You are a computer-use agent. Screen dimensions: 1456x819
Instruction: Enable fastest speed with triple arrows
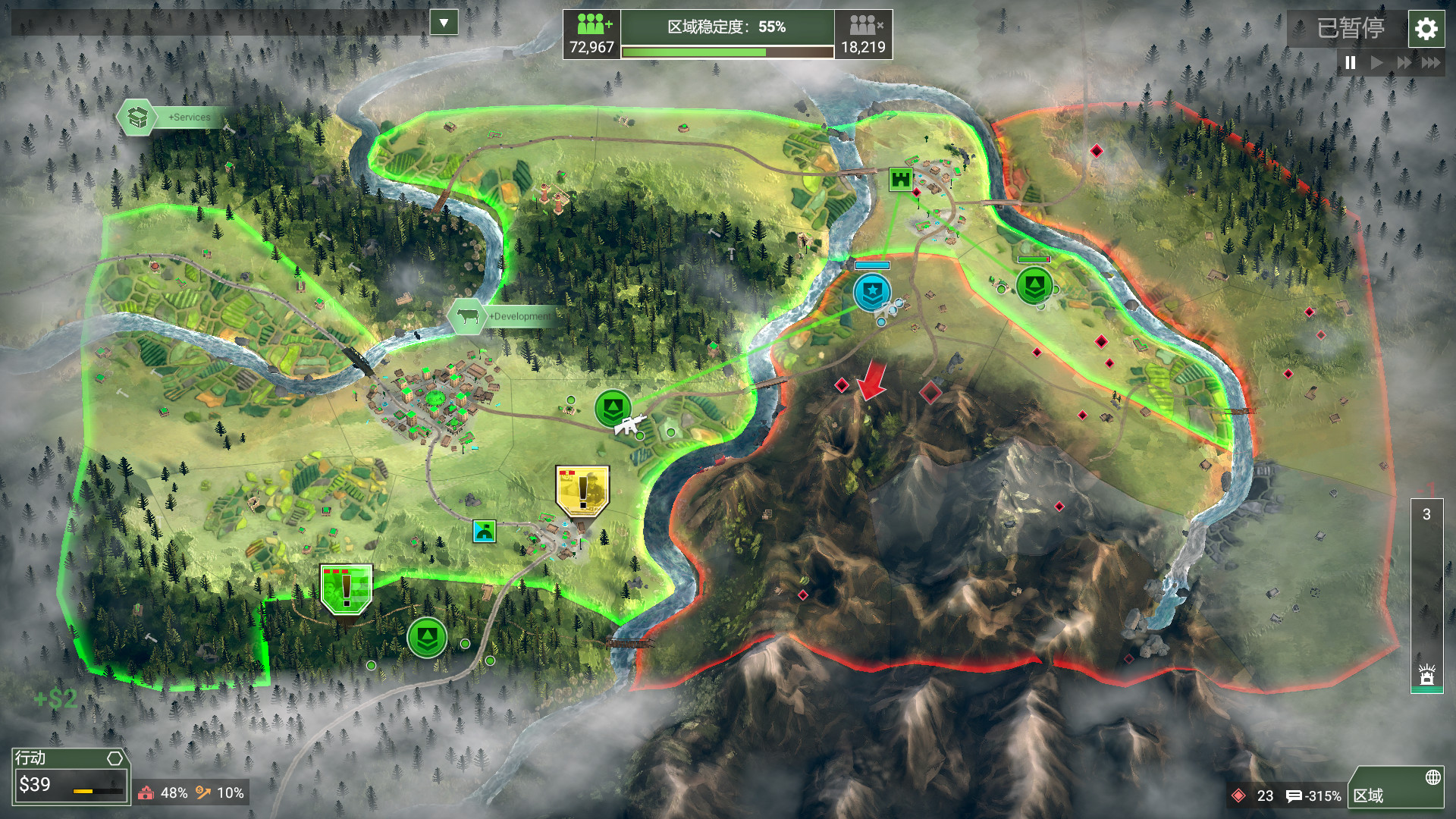(1432, 64)
